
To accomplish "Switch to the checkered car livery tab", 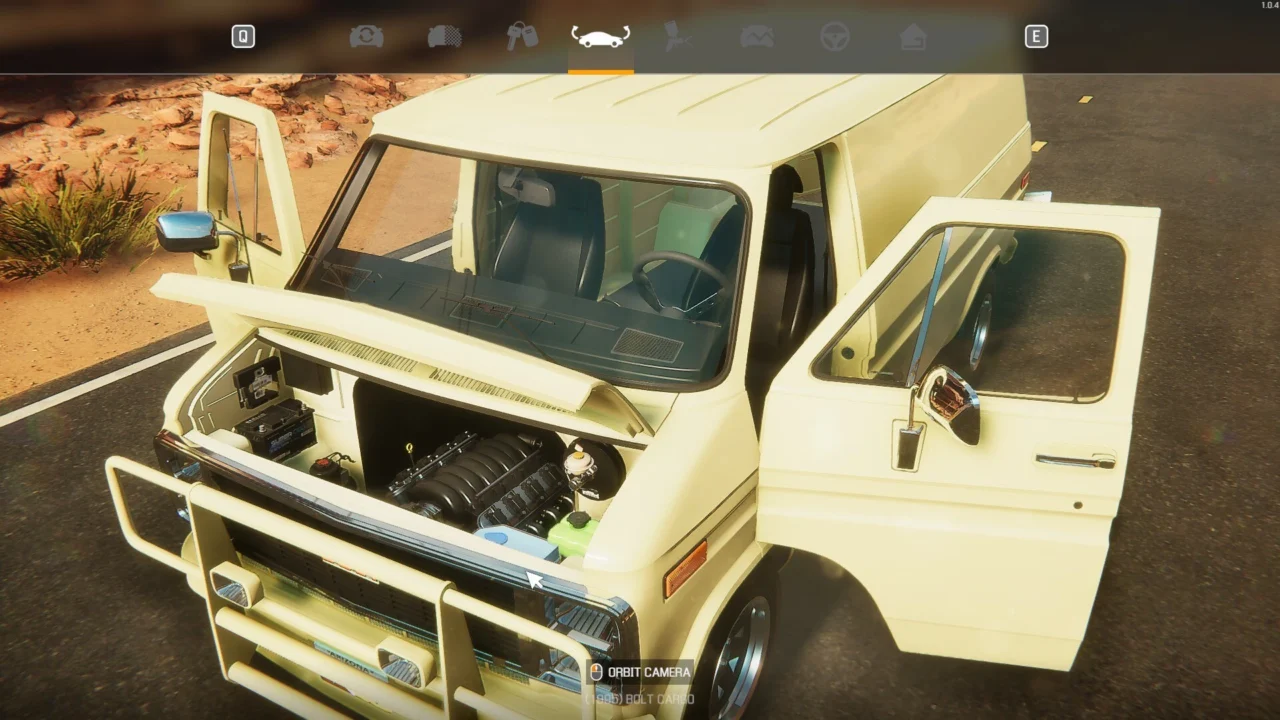I will pos(444,37).
